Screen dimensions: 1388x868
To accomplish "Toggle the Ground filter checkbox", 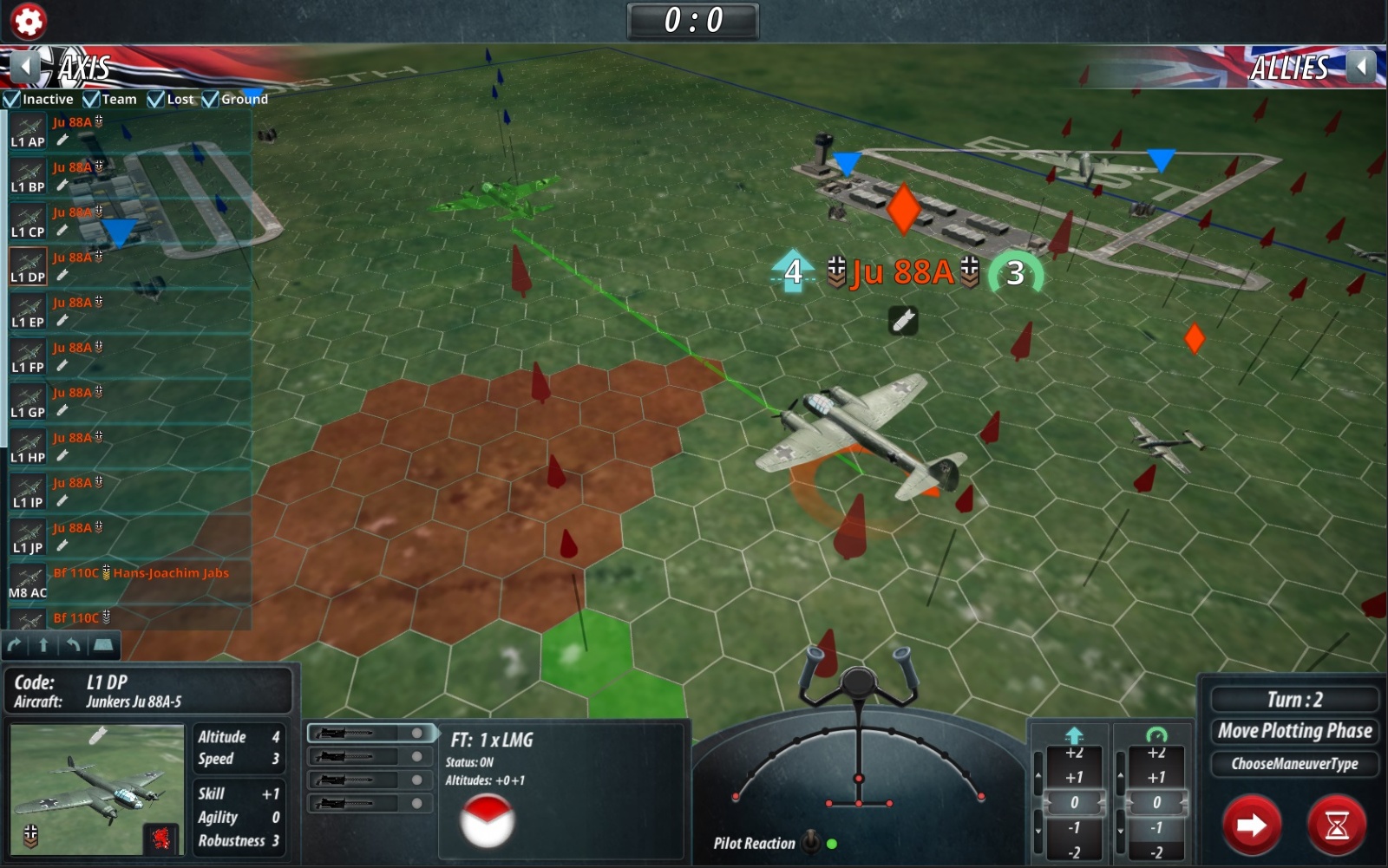I will point(211,100).
